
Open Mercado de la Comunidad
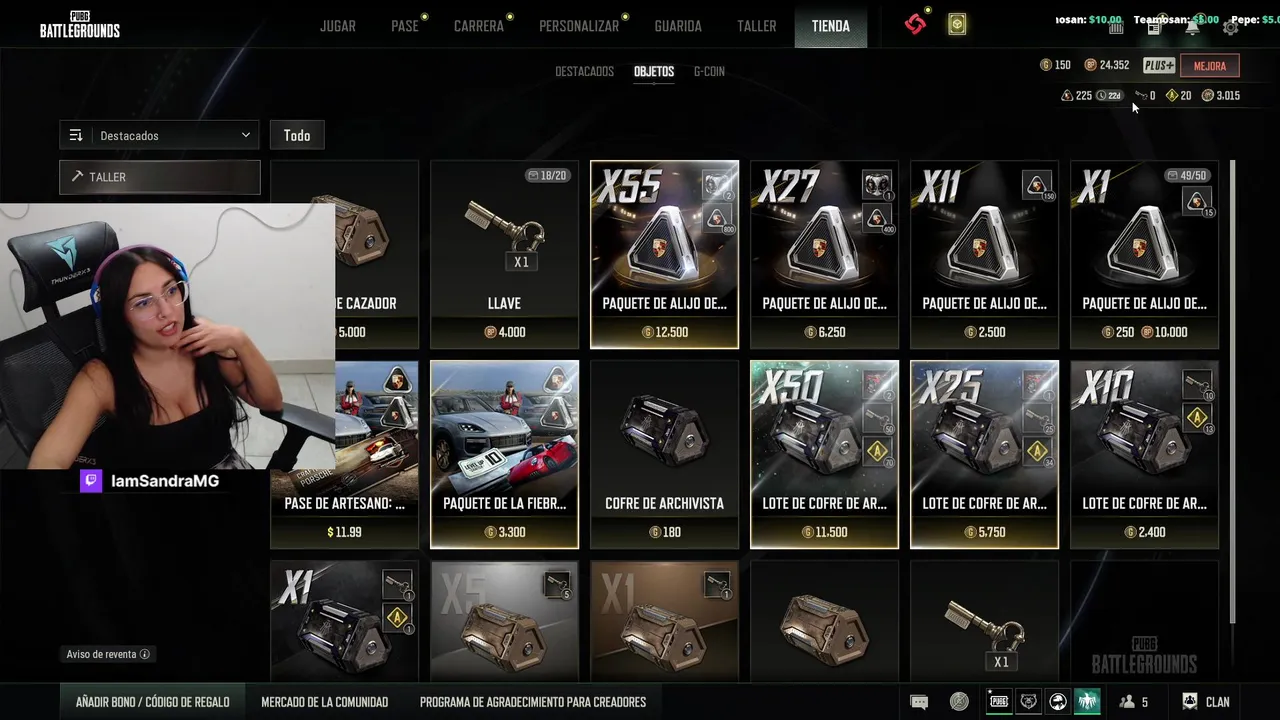click(324, 702)
